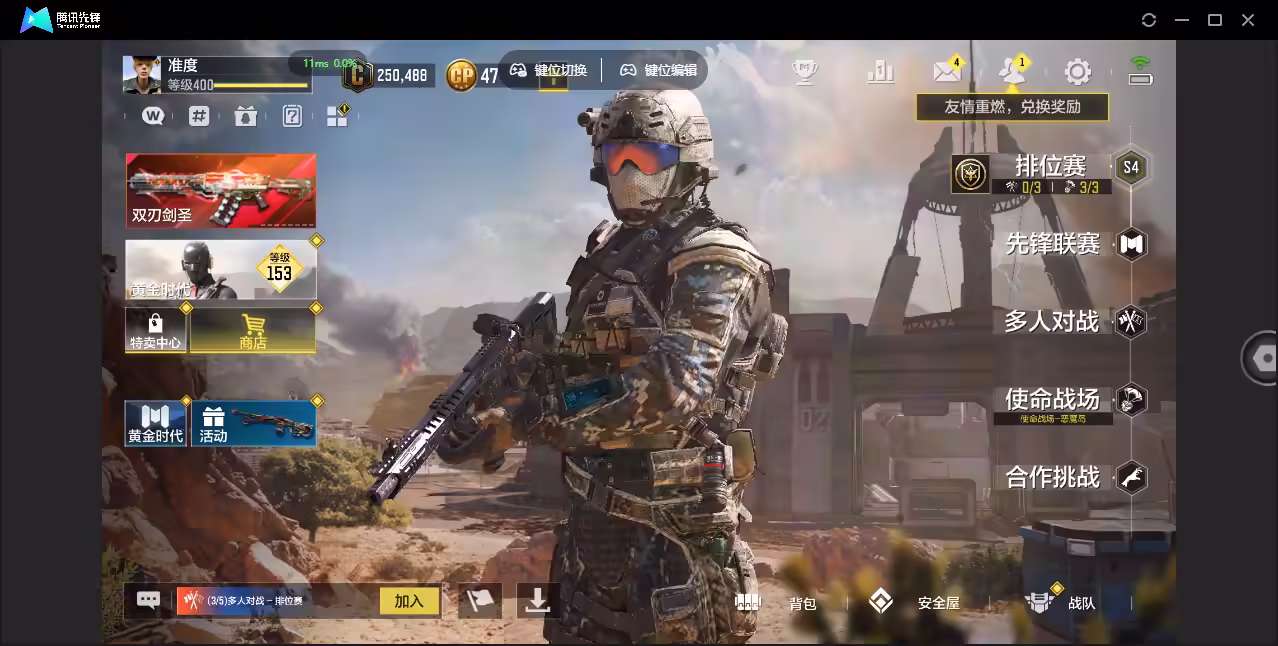Open the 合作挑战 co-op mode
The height and width of the screenshot is (646, 1278).
click(1052, 477)
